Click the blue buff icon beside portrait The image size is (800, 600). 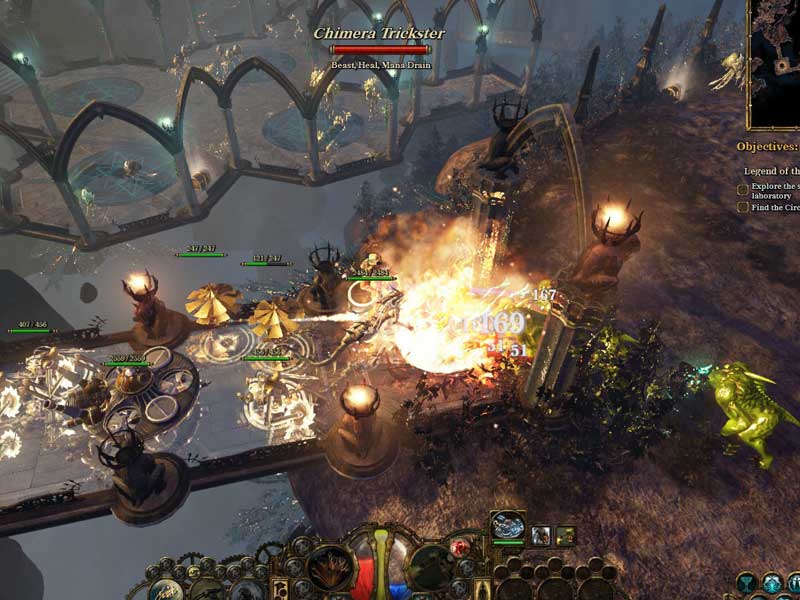click(x=540, y=536)
